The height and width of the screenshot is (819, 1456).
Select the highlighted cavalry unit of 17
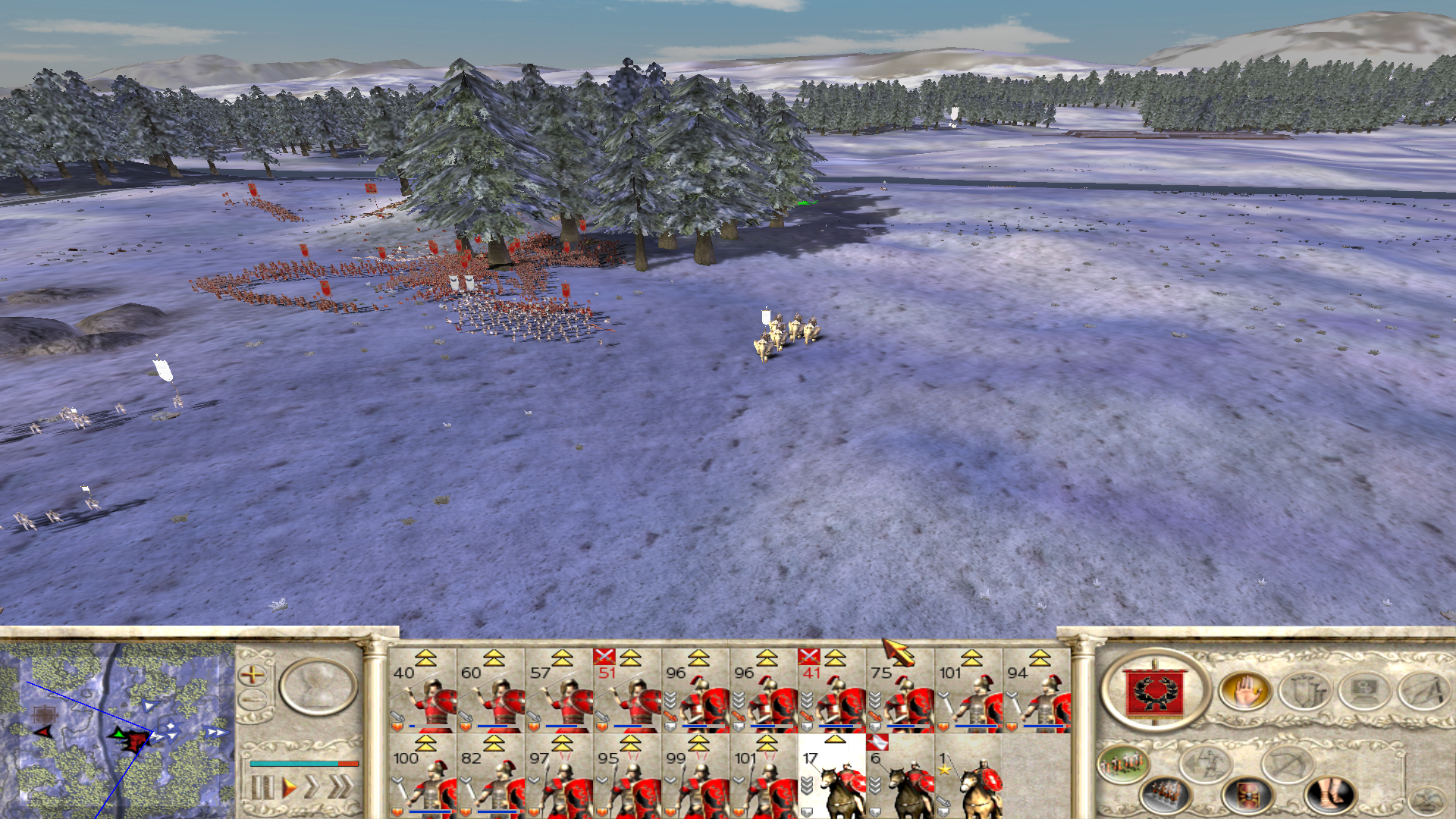click(x=832, y=777)
